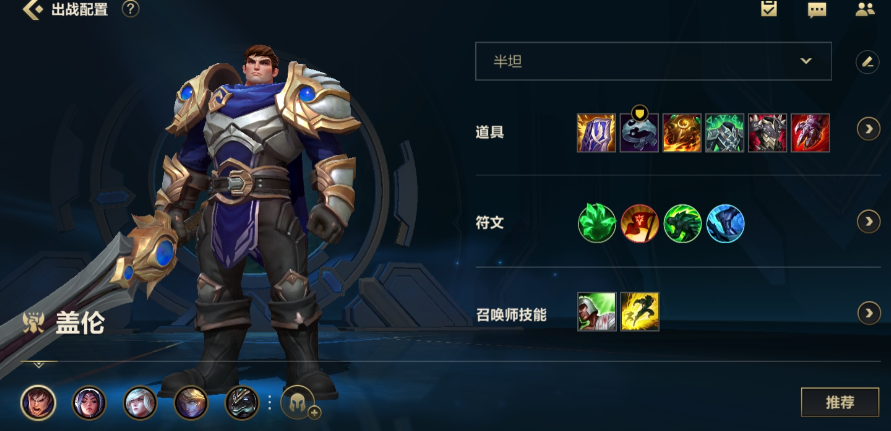Click the 推荐 recommend button

839,402
